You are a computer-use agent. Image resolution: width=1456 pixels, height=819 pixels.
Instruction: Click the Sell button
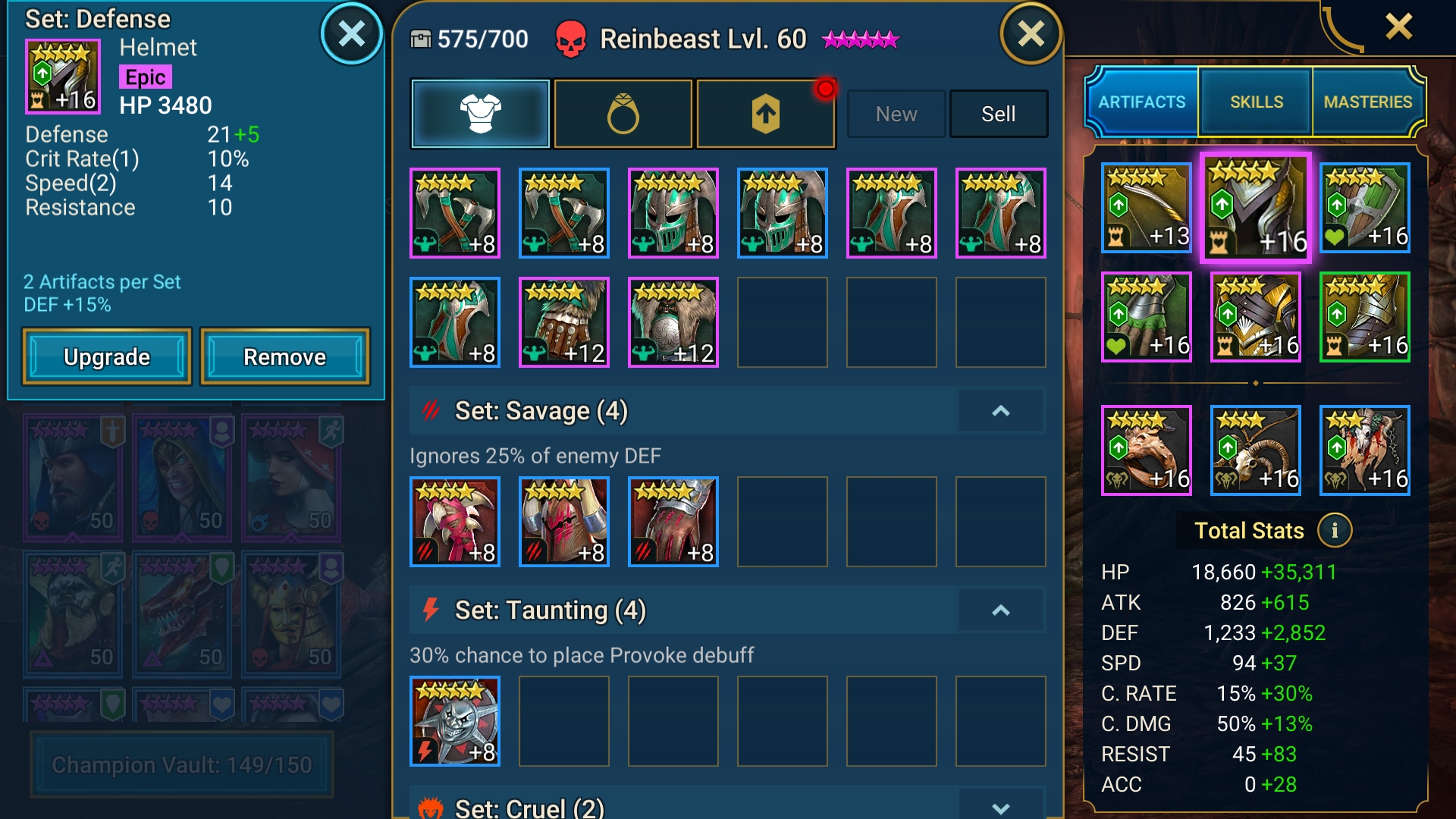[998, 114]
